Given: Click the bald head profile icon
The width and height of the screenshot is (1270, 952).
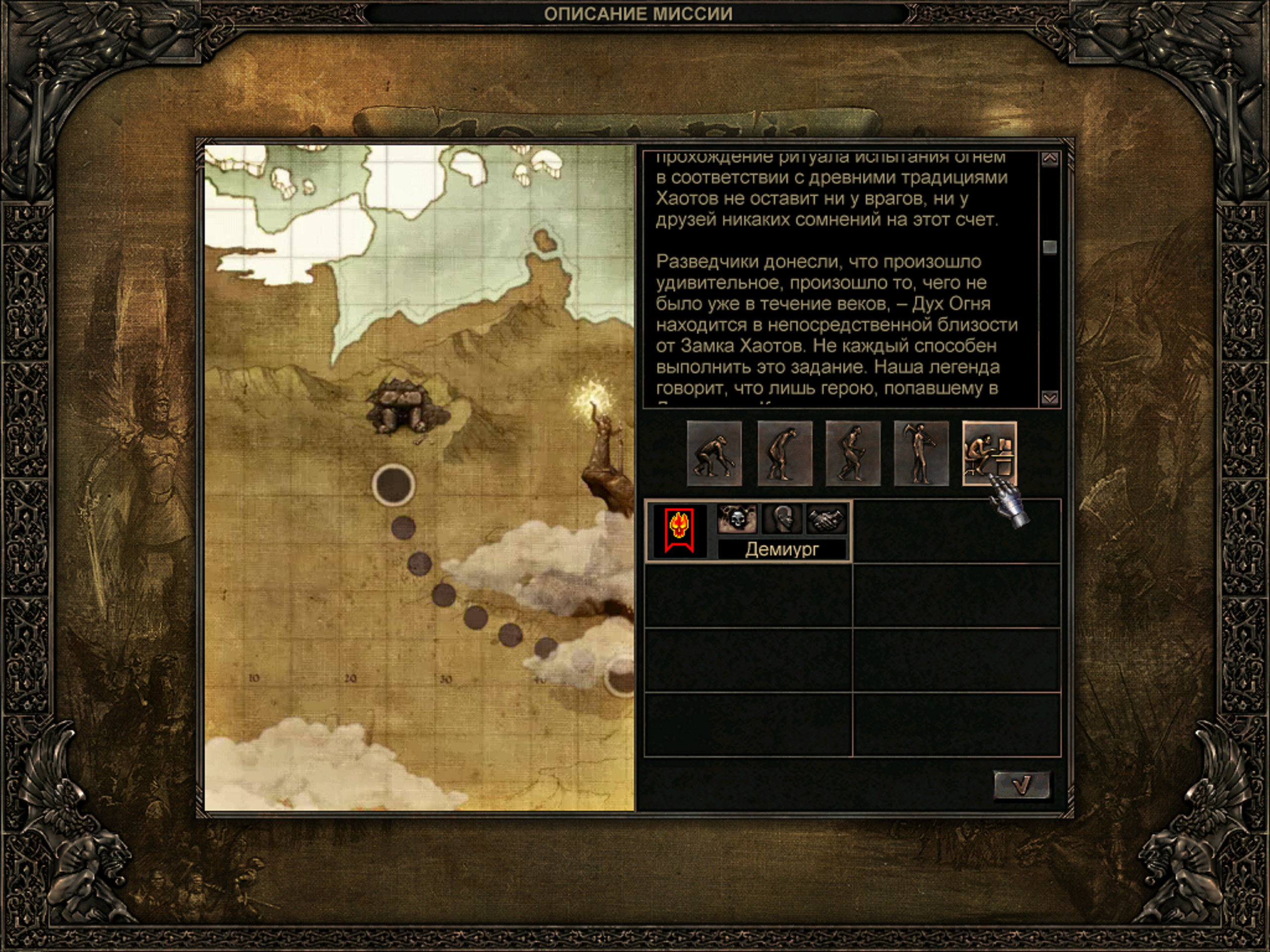Looking at the screenshot, I should 781,519.
